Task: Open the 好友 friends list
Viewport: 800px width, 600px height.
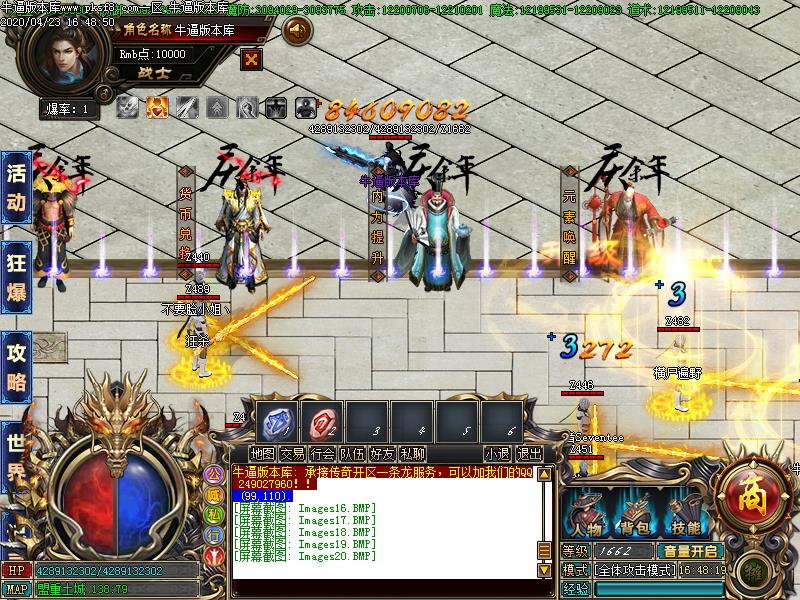Action: tap(382, 454)
